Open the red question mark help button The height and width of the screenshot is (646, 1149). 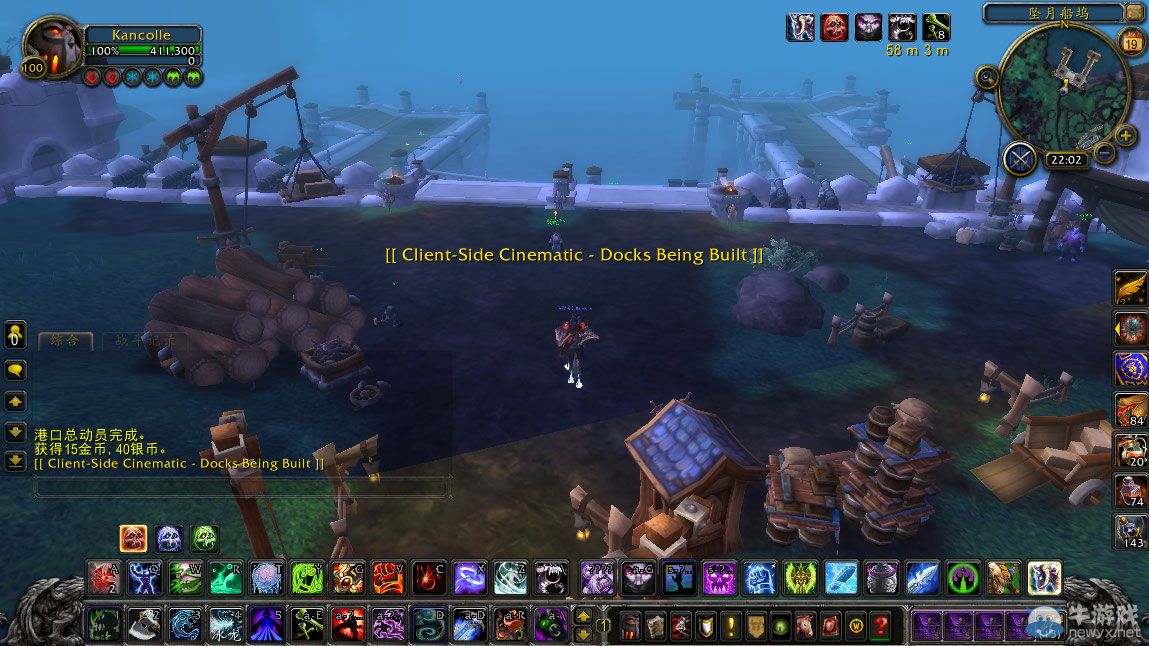(x=880, y=626)
